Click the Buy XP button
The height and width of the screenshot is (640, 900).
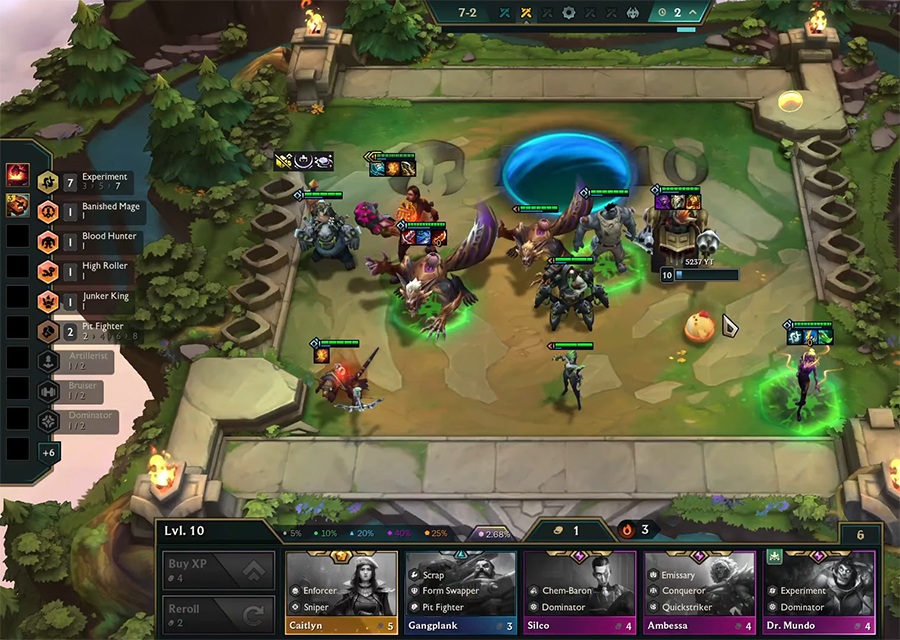coord(218,570)
